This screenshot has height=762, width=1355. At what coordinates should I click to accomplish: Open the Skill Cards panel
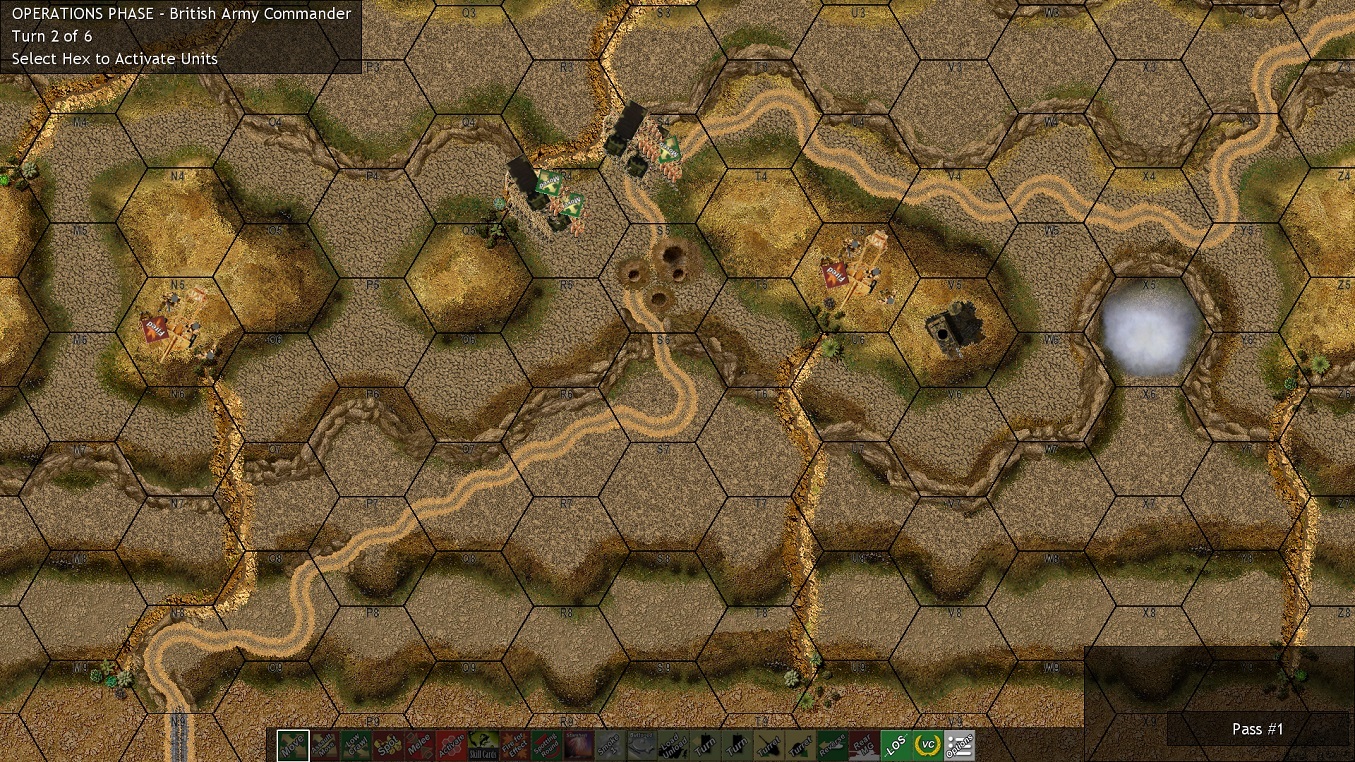coord(482,745)
